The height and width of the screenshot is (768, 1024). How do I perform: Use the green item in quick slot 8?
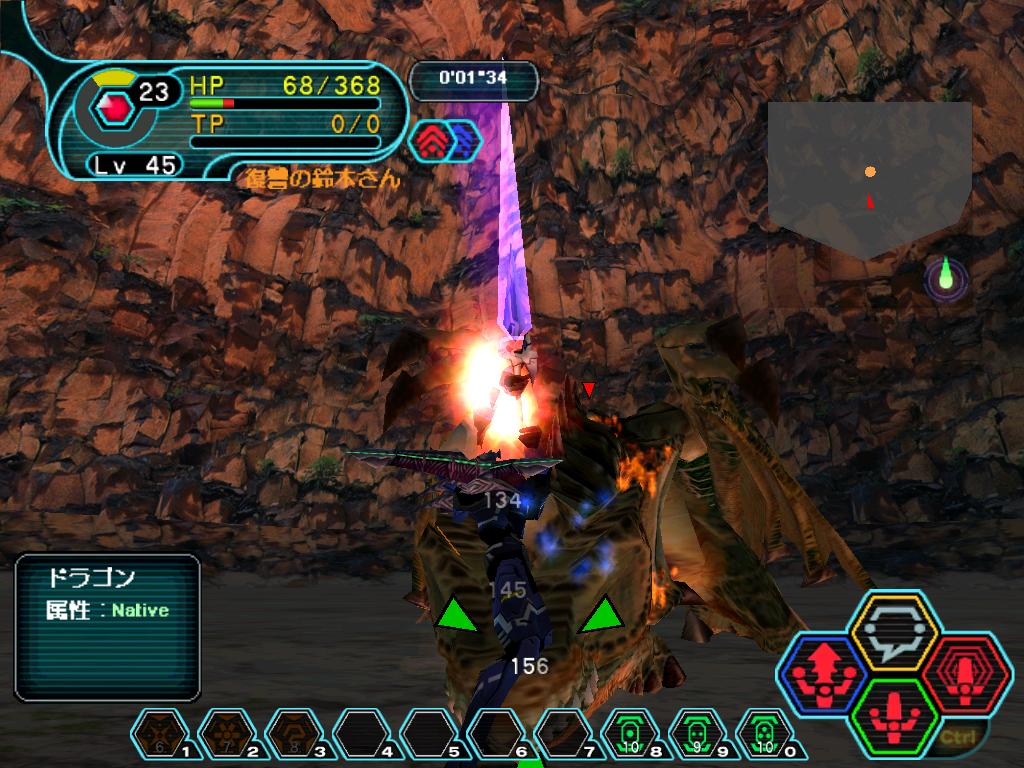tap(630, 737)
